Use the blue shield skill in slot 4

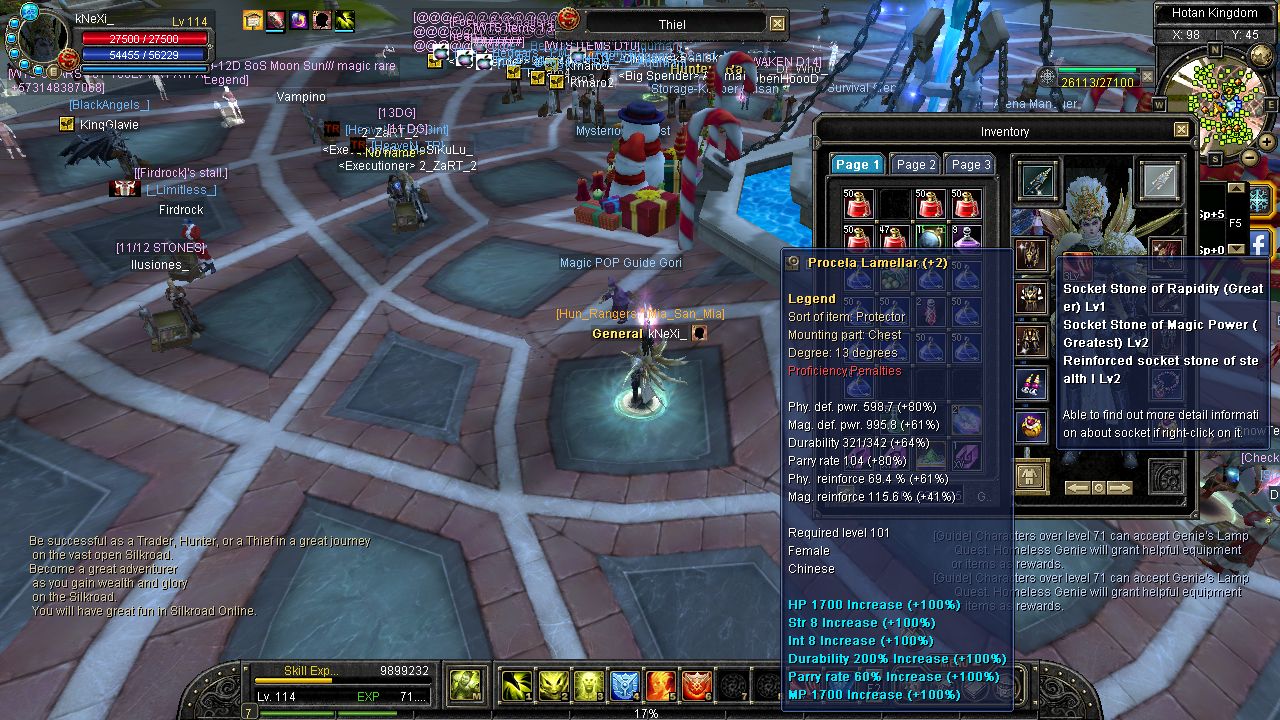[x=625, y=685]
